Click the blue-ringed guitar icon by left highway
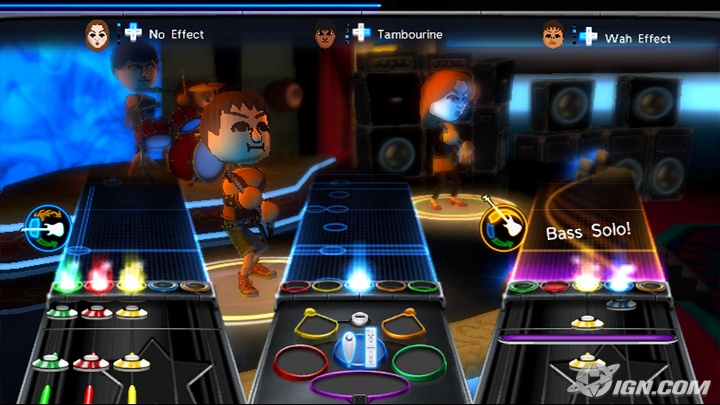Viewport: 720px width, 405px height. pos(47,225)
